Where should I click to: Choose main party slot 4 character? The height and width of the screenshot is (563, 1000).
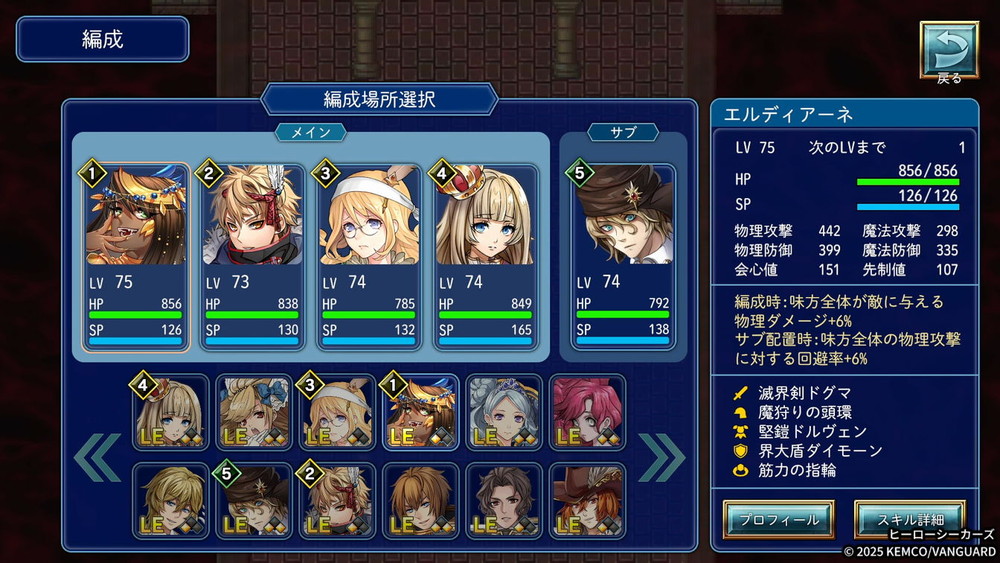(485, 257)
